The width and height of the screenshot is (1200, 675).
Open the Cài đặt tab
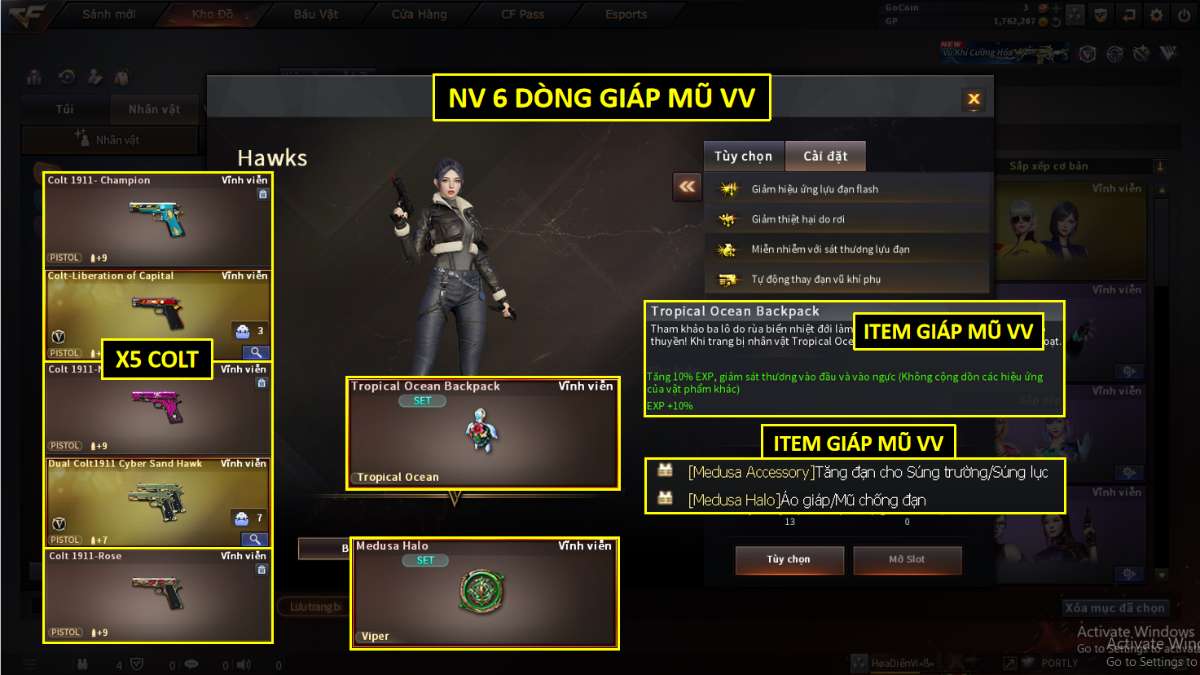[825, 157]
